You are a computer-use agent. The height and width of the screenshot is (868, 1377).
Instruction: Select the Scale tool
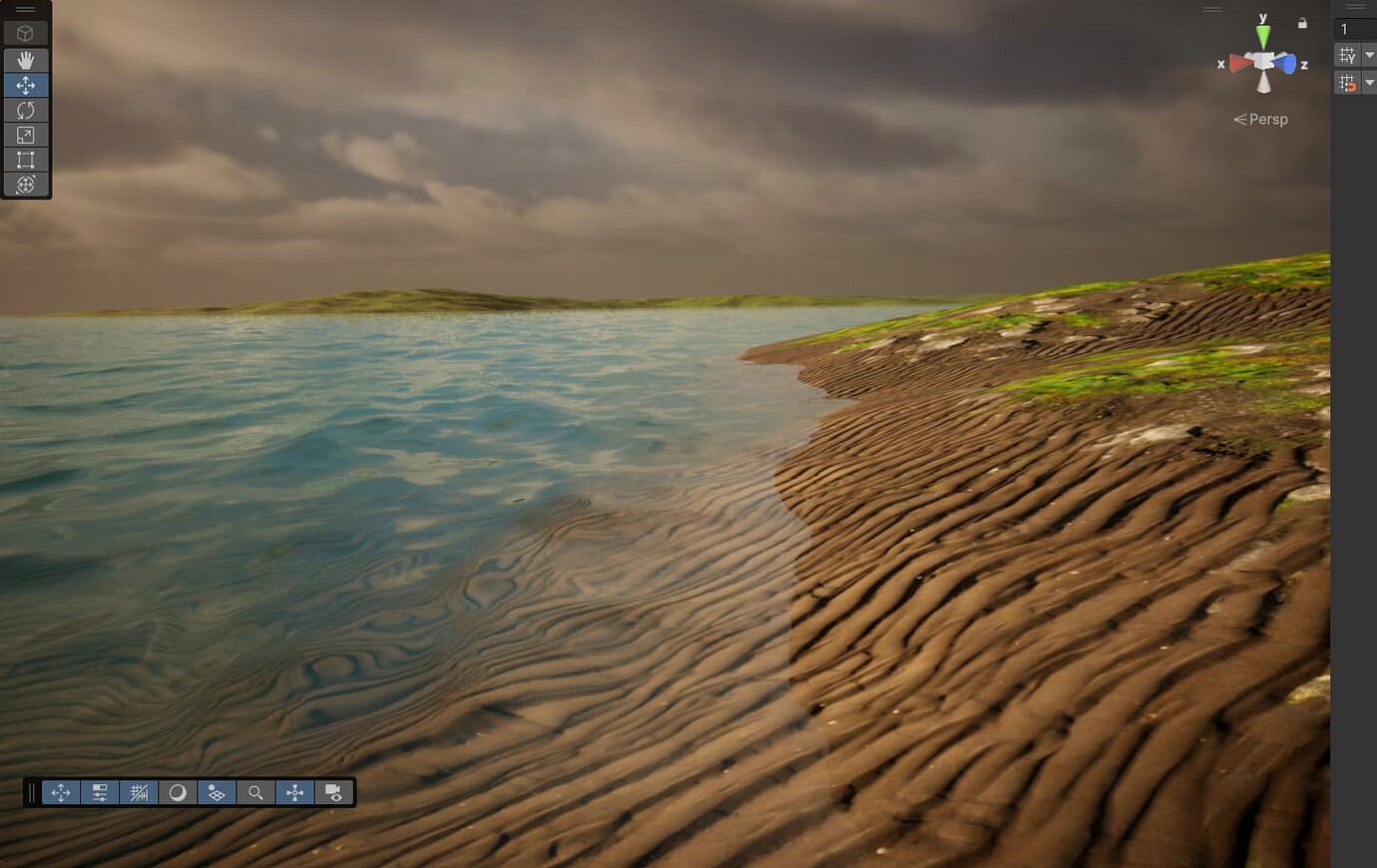[x=26, y=135]
